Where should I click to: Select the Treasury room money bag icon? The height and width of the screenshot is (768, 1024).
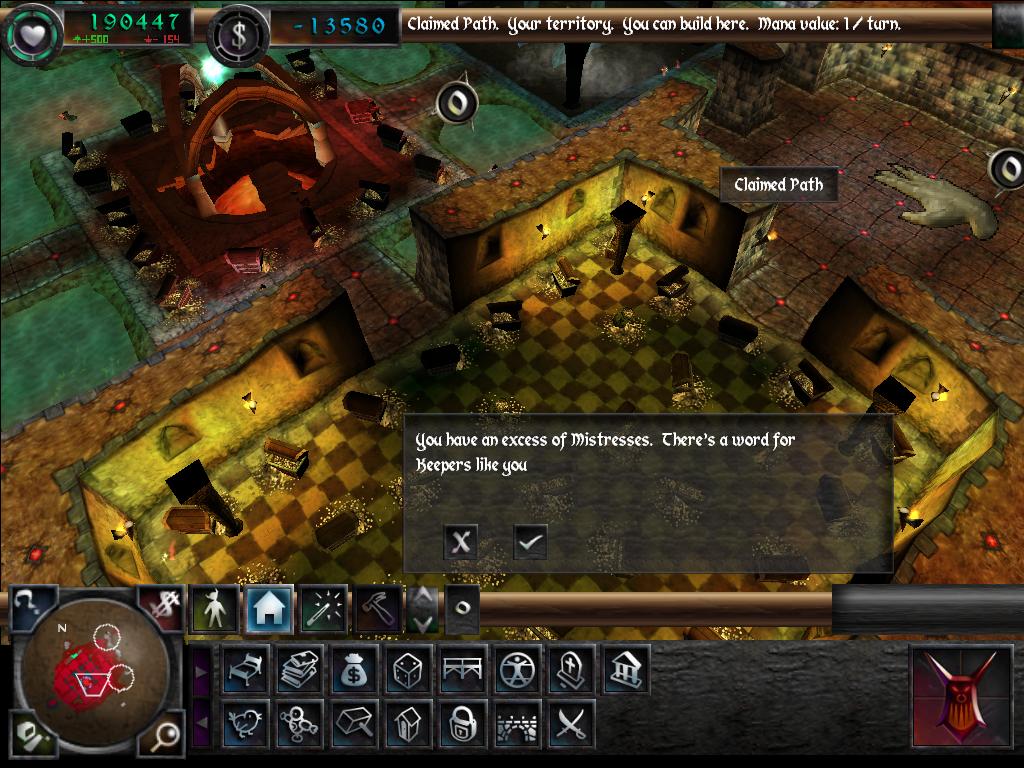[x=354, y=669]
